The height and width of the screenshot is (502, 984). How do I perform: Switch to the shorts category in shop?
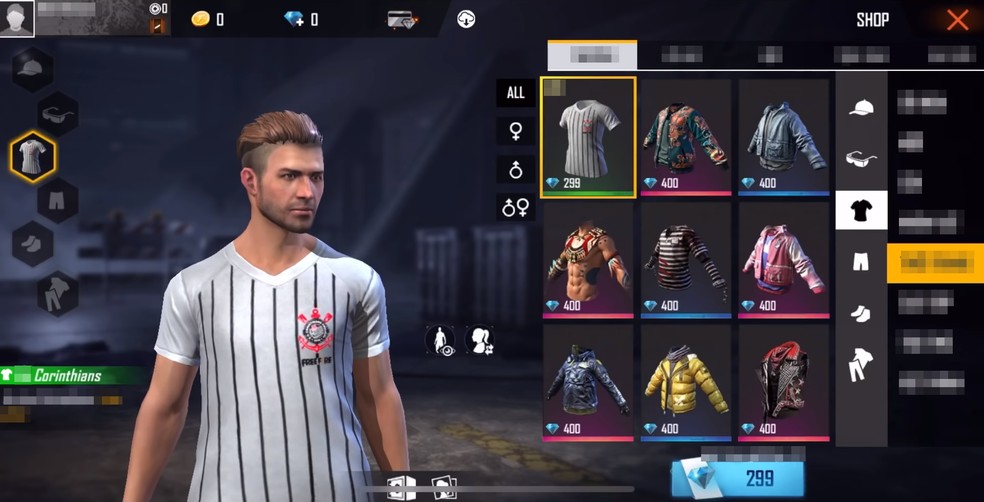(x=861, y=262)
